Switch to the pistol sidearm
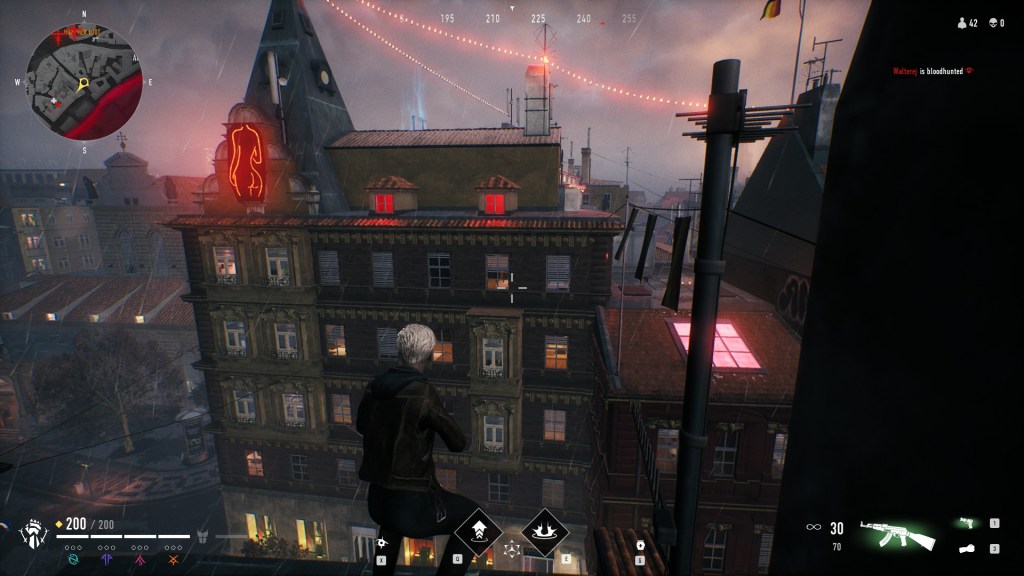The height and width of the screenshot is (576, 1024). [x=966, y=522]
